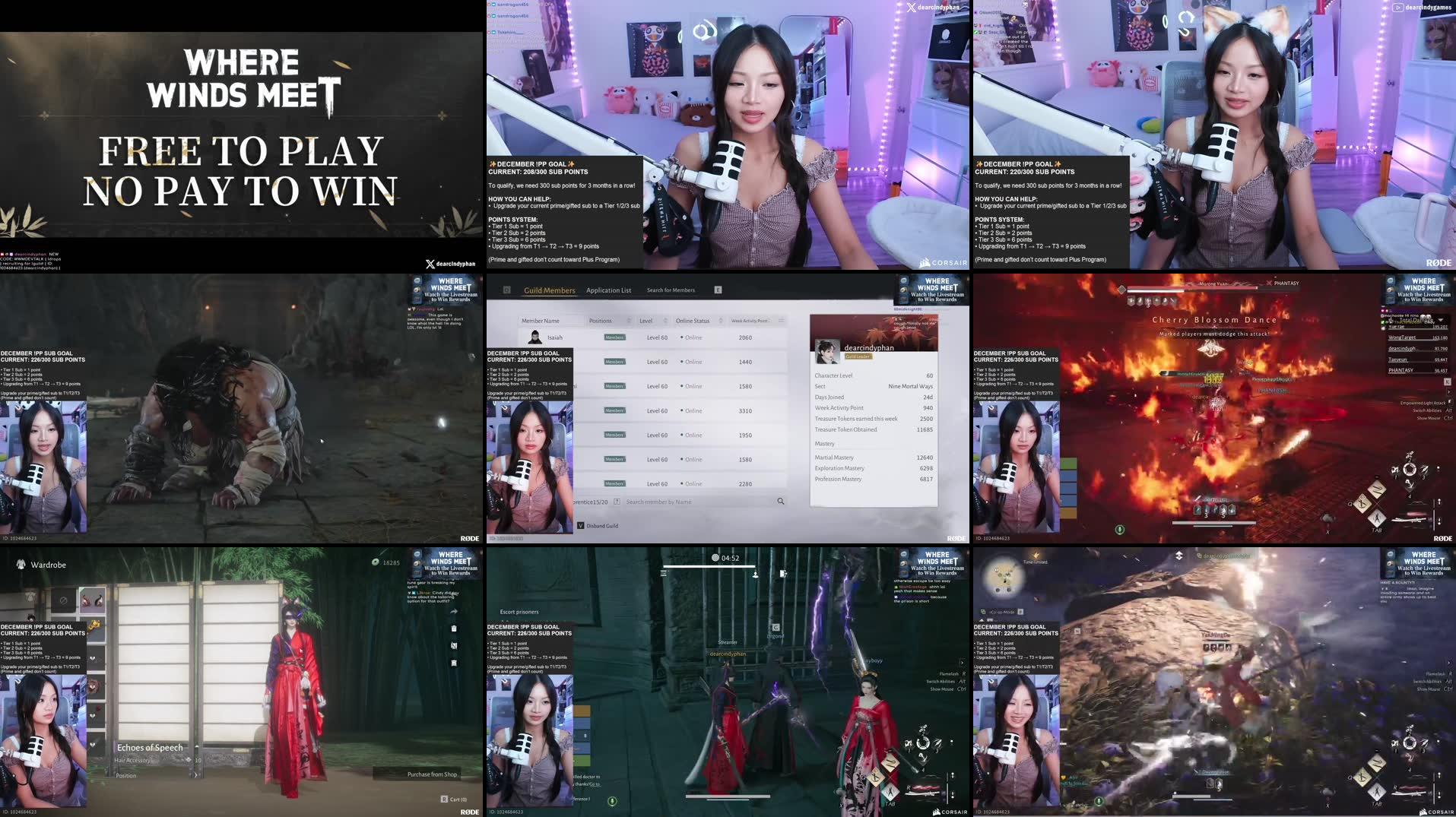
Task: Click the magnifier search icon in the guild member search
Action: coord(781,501)
